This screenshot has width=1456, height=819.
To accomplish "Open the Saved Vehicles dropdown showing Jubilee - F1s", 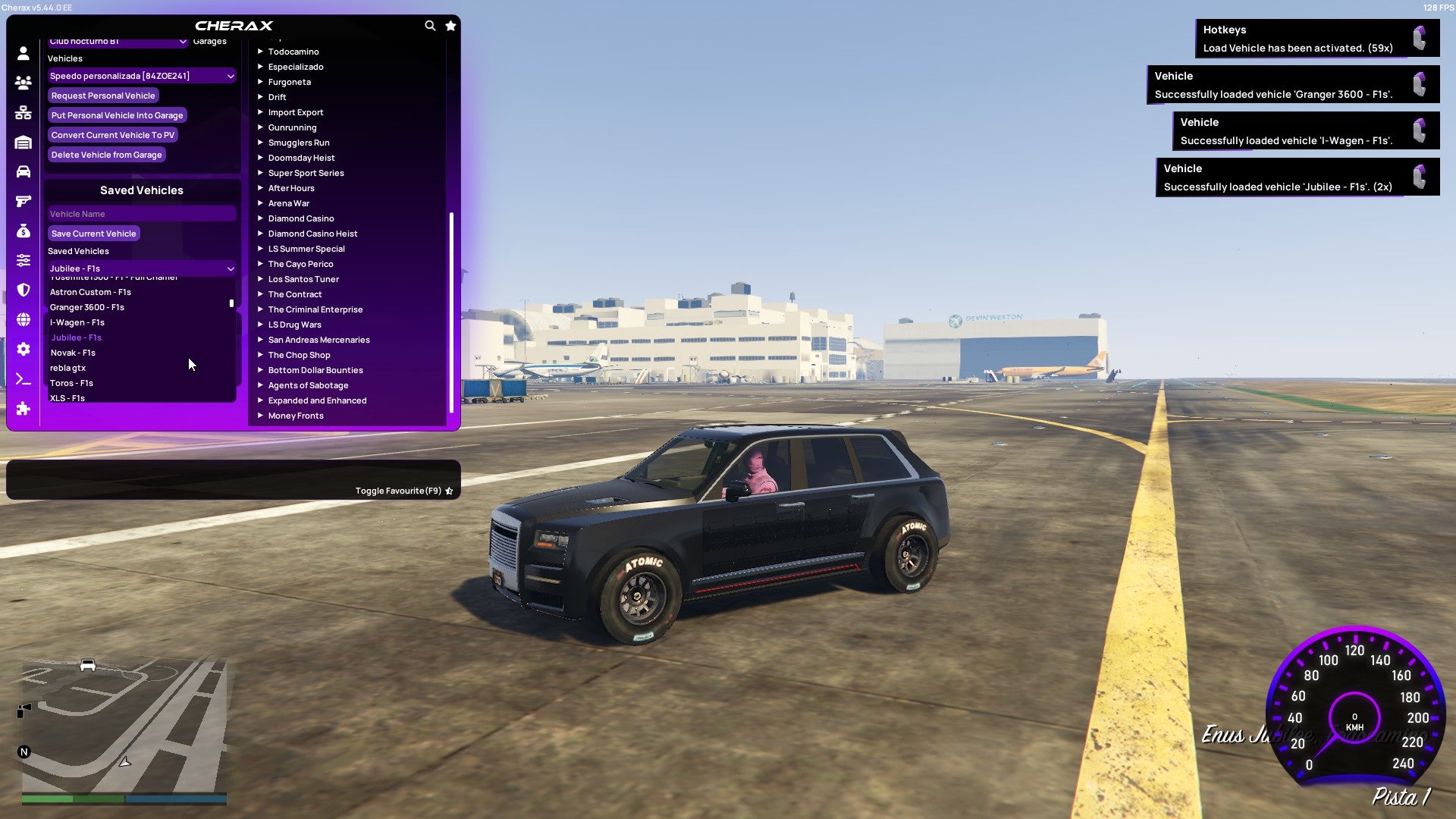I will tap(141, 268).
